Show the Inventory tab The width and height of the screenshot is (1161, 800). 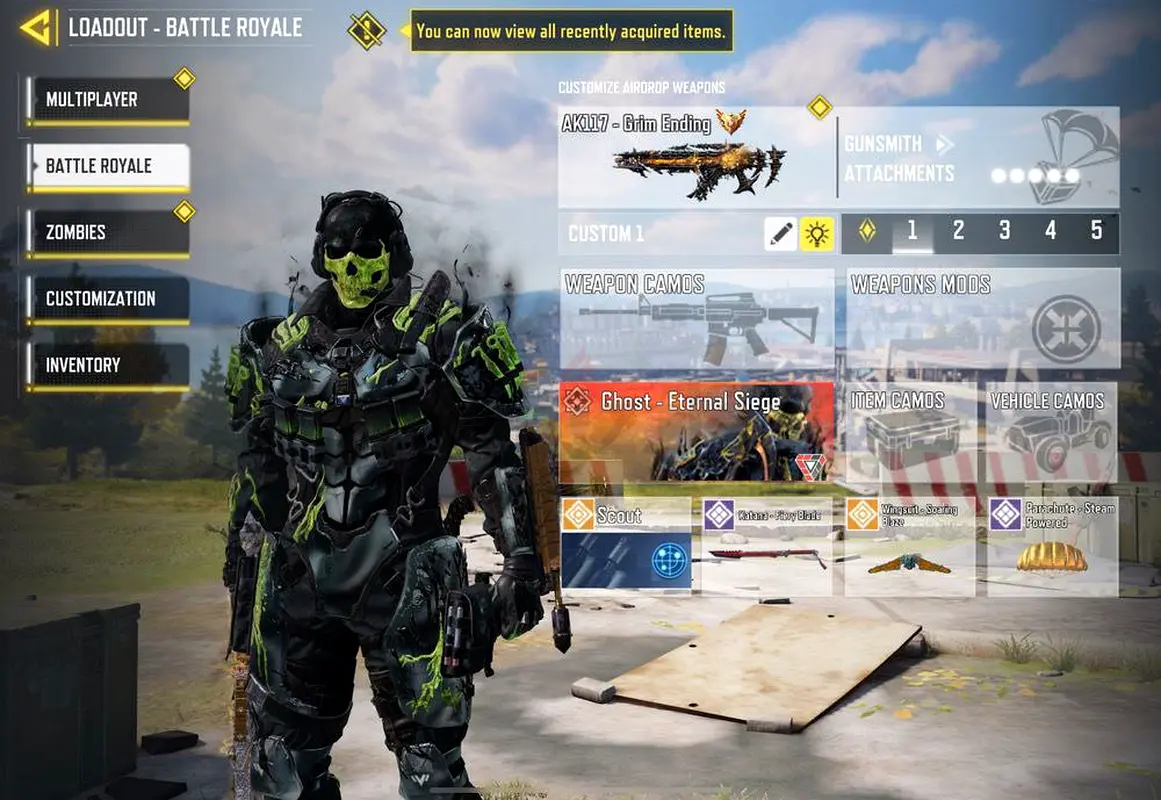(108, 365)
